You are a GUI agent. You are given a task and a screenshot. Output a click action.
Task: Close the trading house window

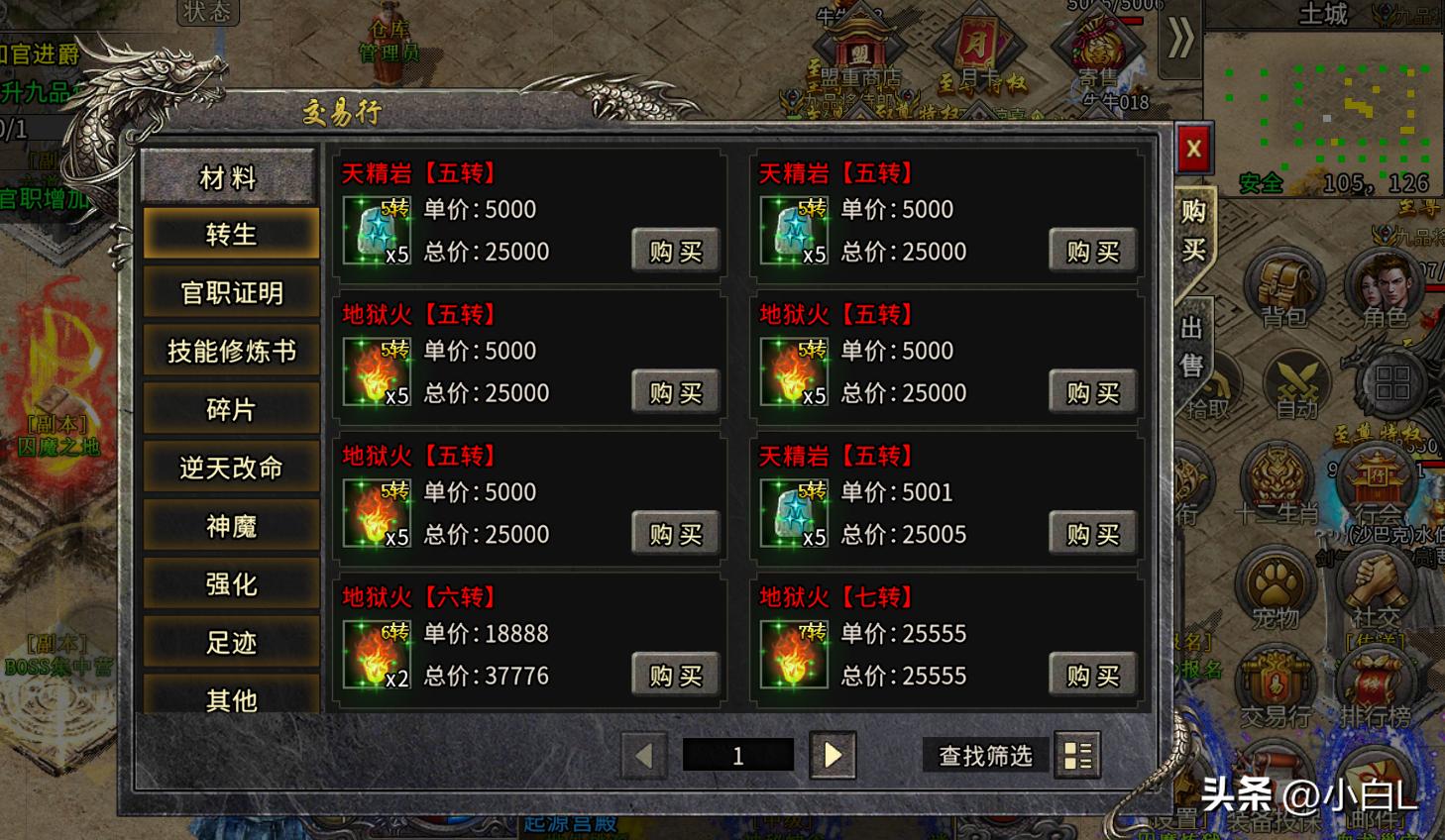1192,150
